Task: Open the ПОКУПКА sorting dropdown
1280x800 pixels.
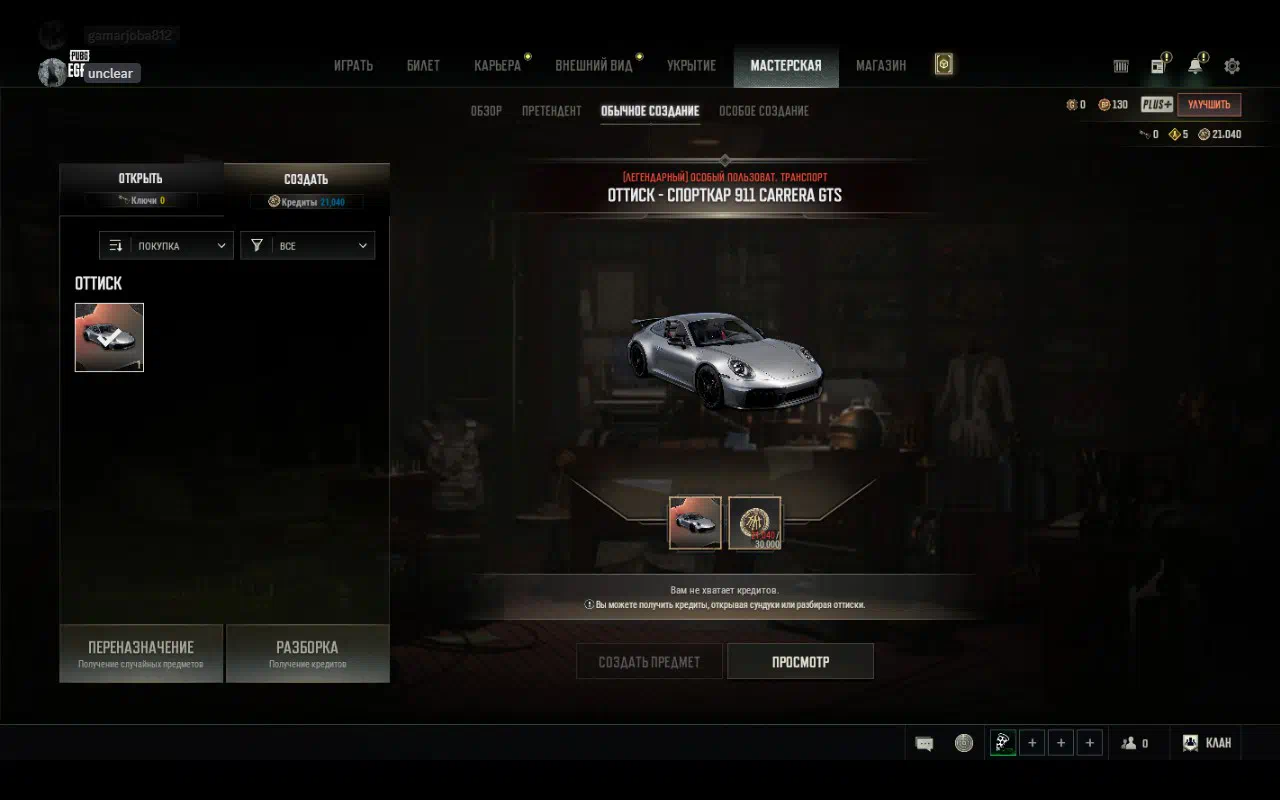Action: 166,246
